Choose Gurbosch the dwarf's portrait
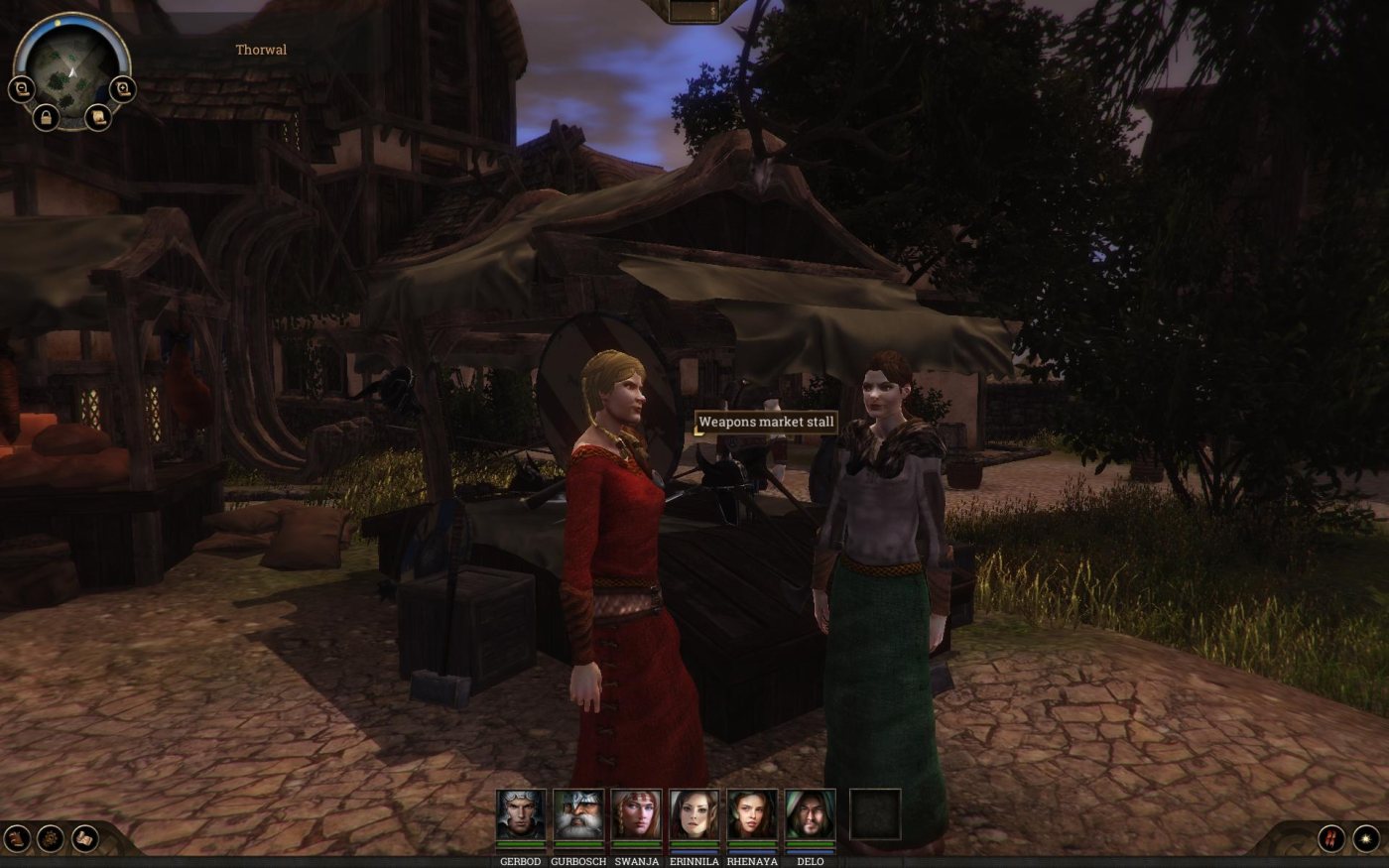The image size is (1389, 868). 578,815
